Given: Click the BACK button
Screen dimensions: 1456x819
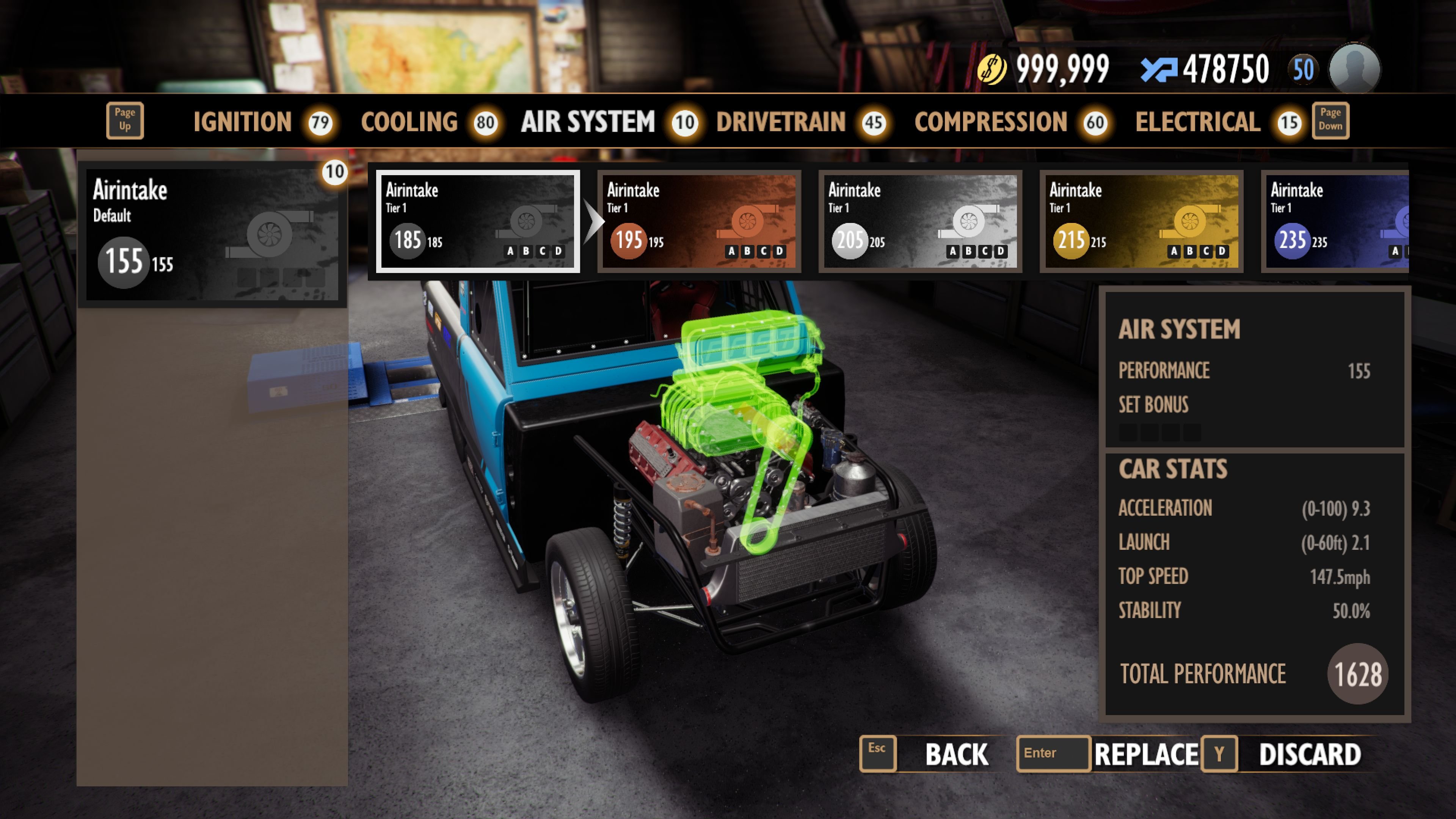Looking at the screenshot, I should (956, 753).
